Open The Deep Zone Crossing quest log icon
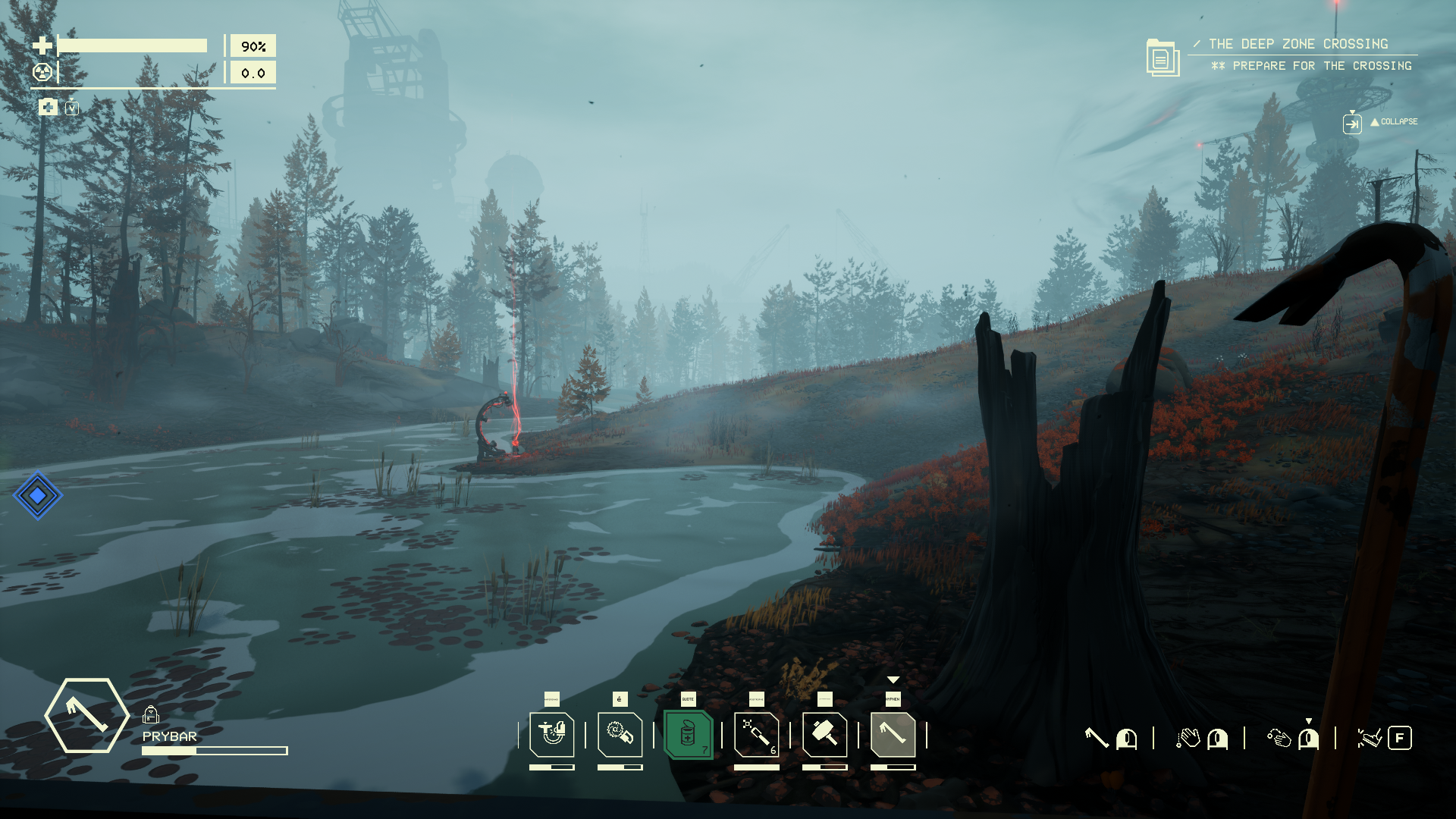 (x=1162, y=58)
